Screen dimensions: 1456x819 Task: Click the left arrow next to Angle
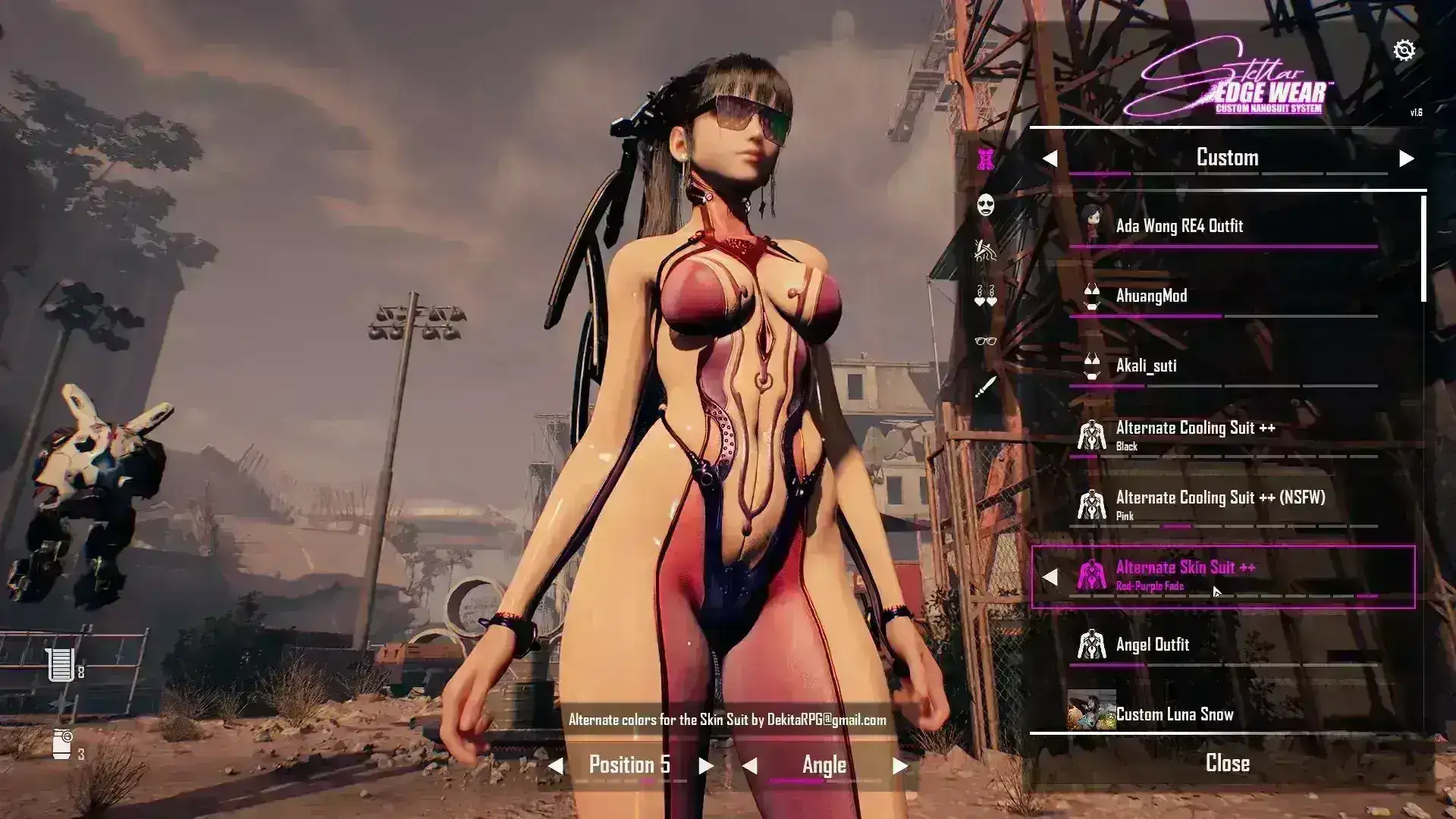click(x=752, y=765)
